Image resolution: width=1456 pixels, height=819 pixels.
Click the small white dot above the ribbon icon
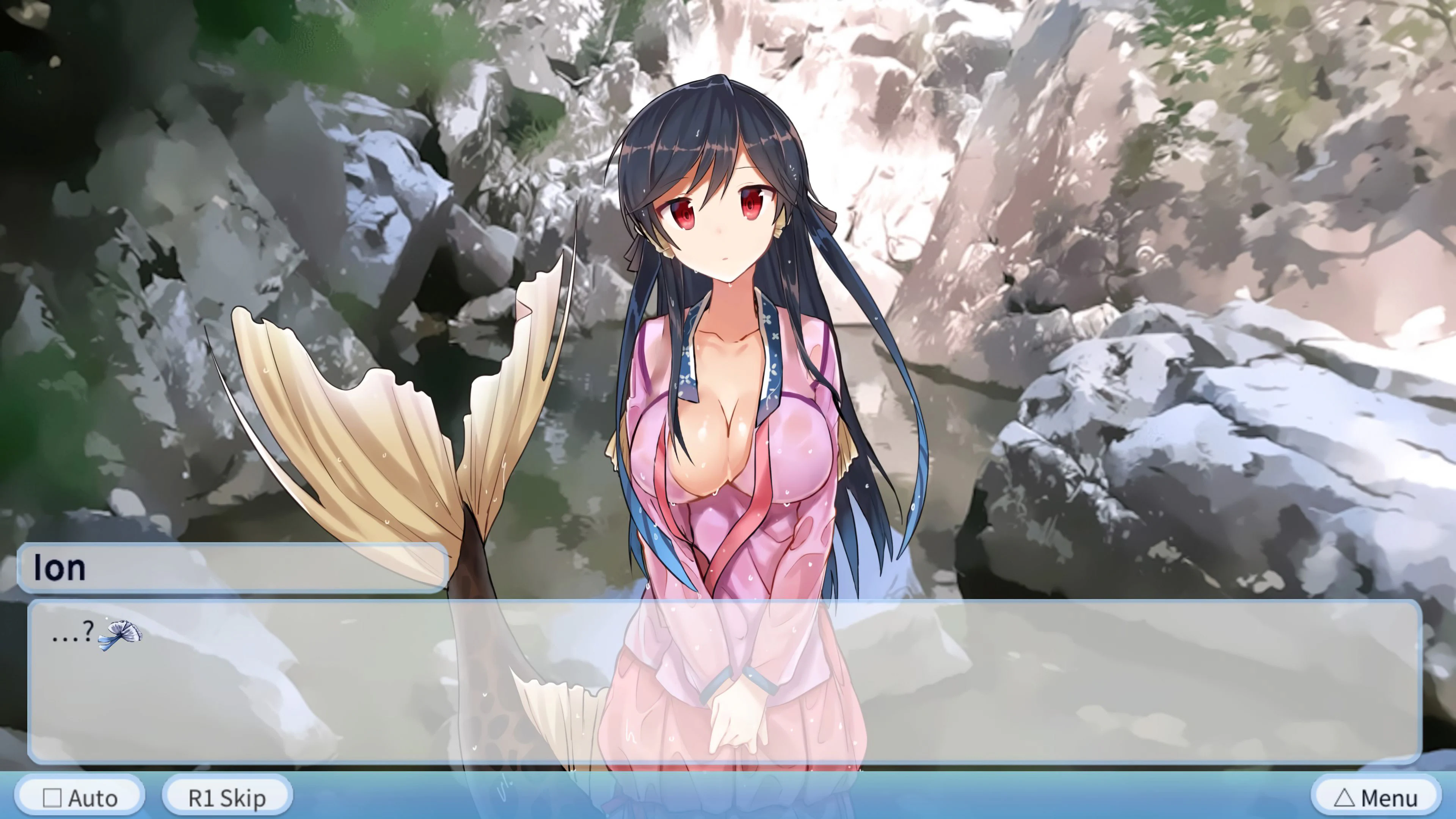107,618
